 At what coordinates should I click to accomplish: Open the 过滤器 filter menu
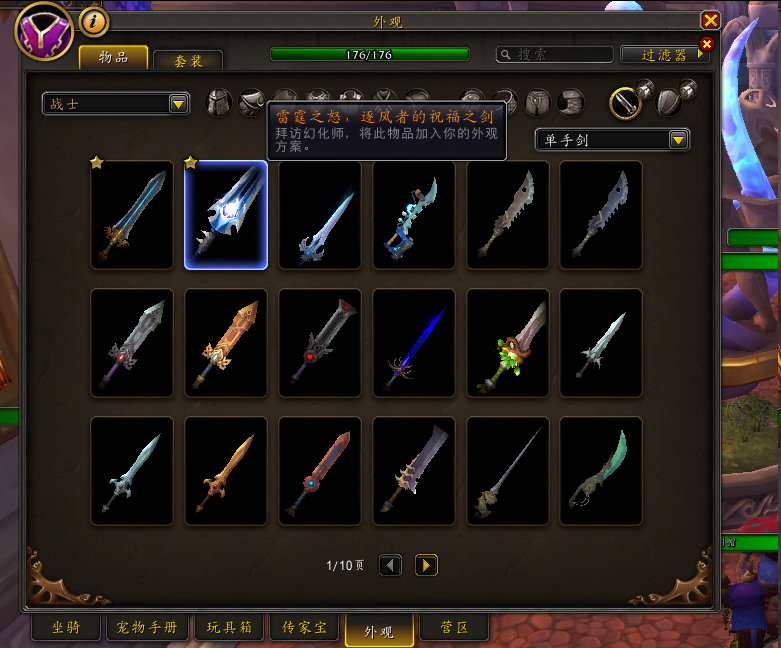coord(664,54)
